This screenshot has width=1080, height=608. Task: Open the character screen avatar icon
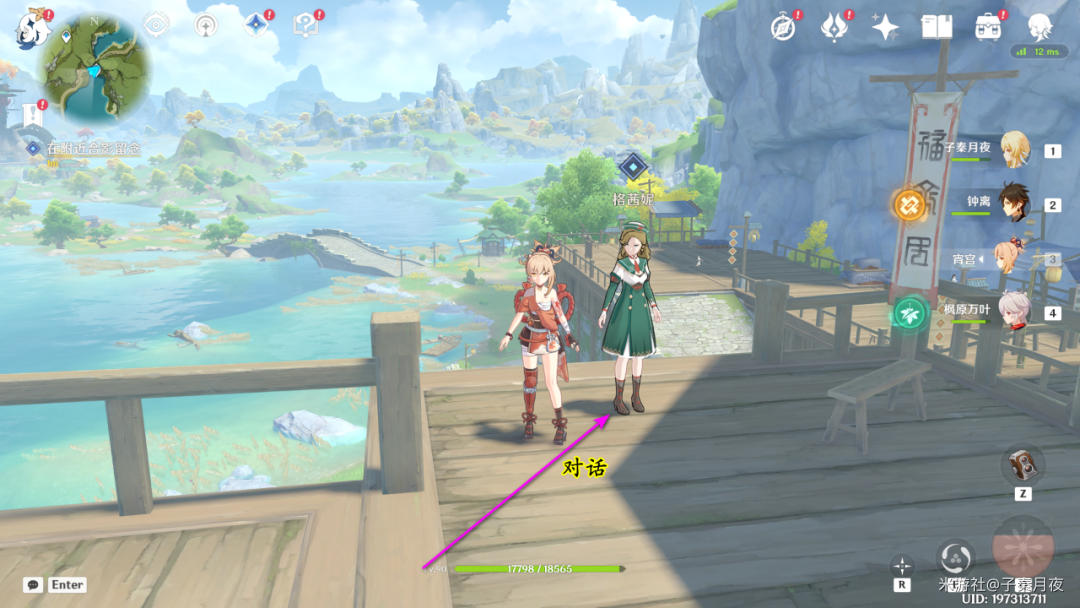tap(1041, 27)
